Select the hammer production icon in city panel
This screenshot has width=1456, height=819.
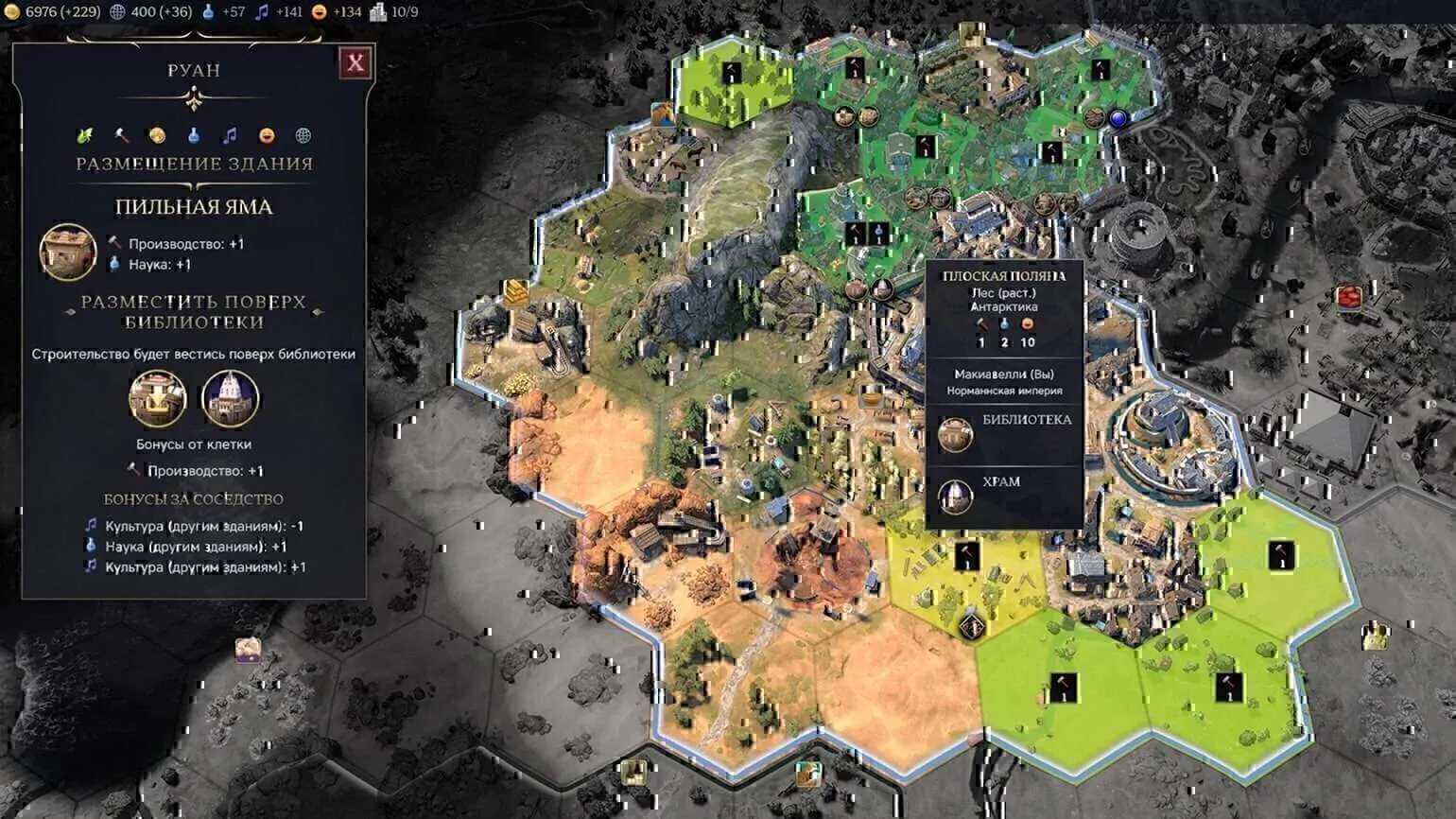click(x=121, y=135)
